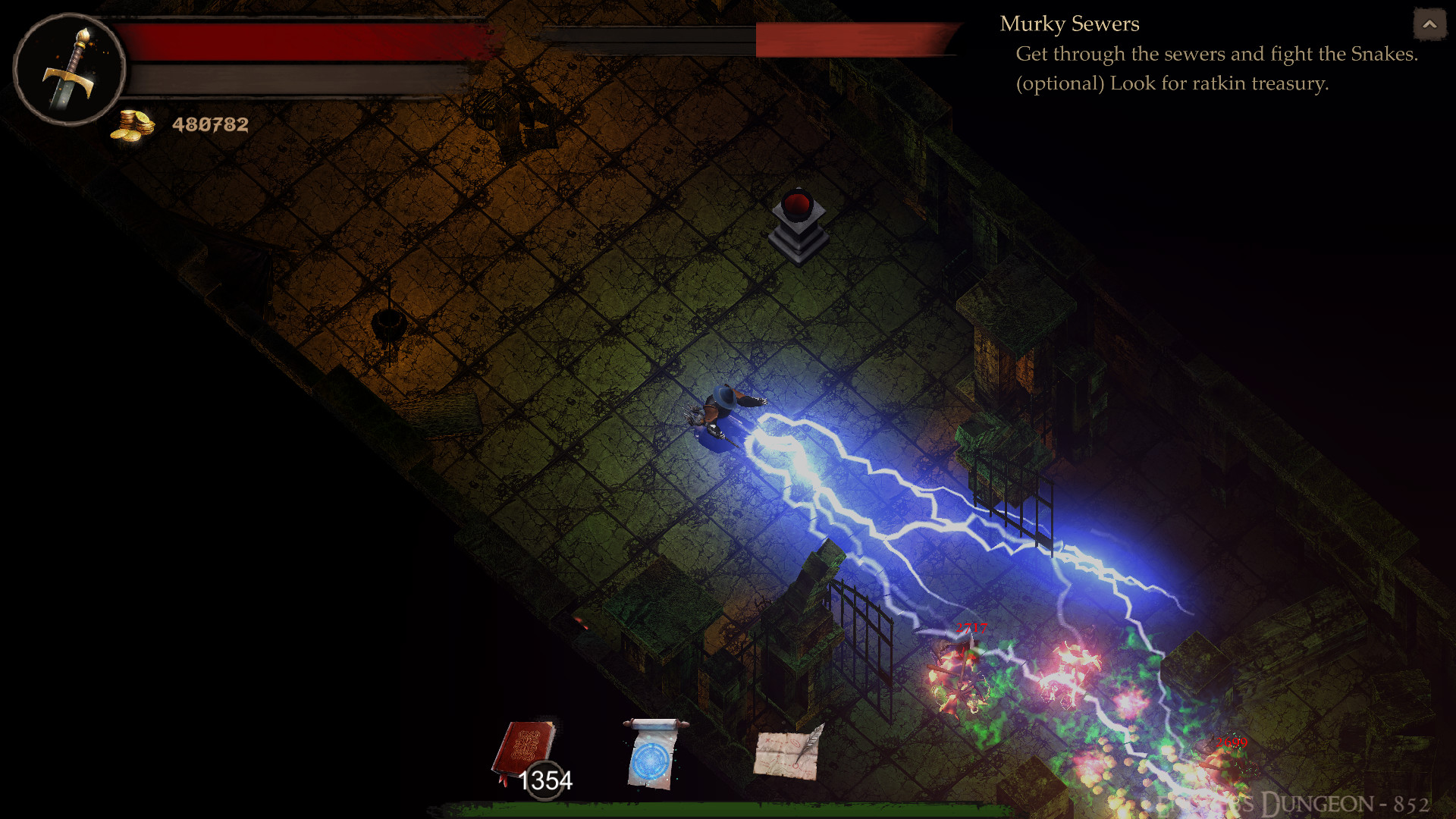Select the 'fight the Snakes' objective line
Screen dimensions: 1456x819
pos(1221,54)
